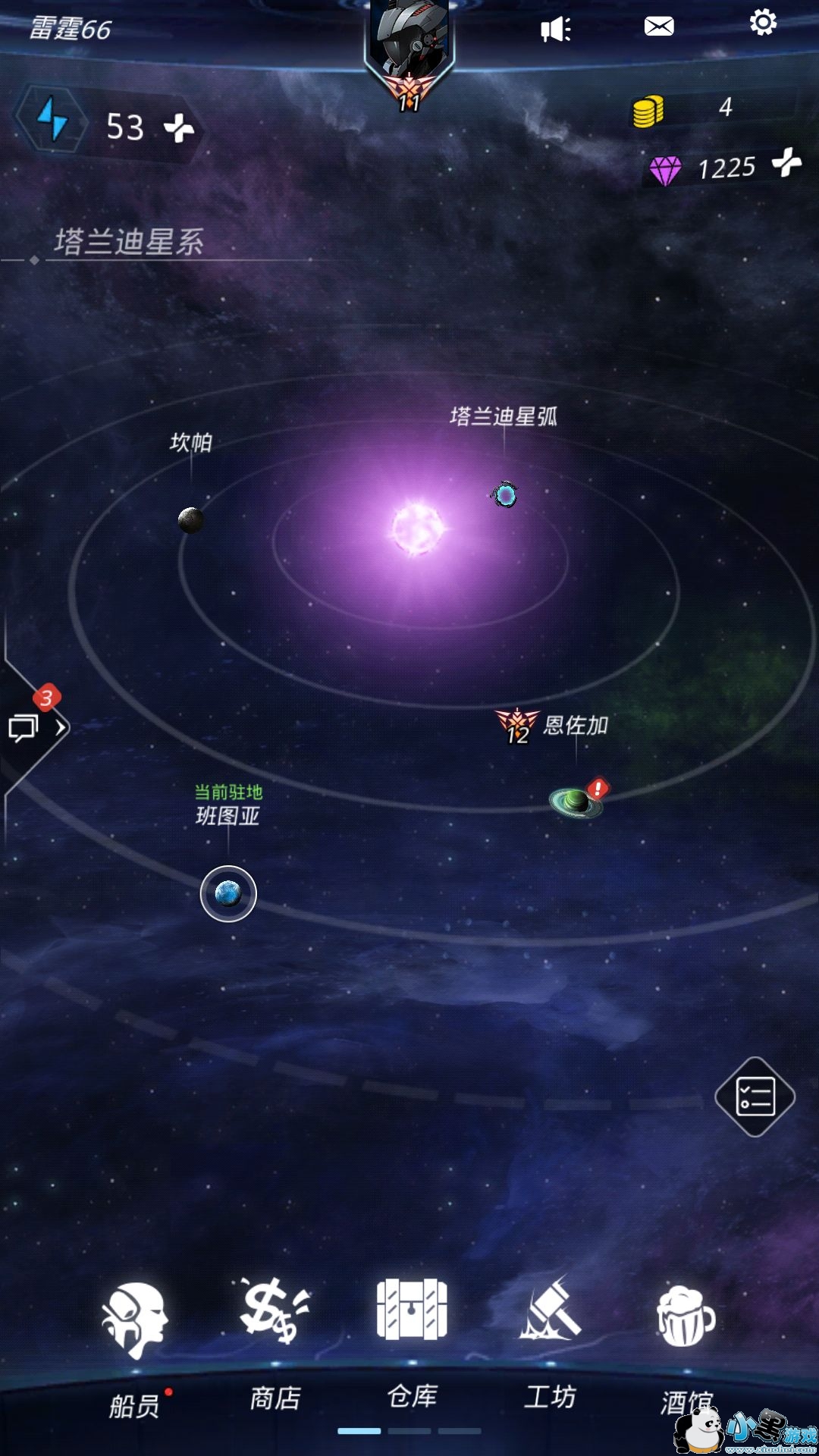Buy more purple gems with plus button
Viewport: 819px width, 1456px height.
pos(786,162)
